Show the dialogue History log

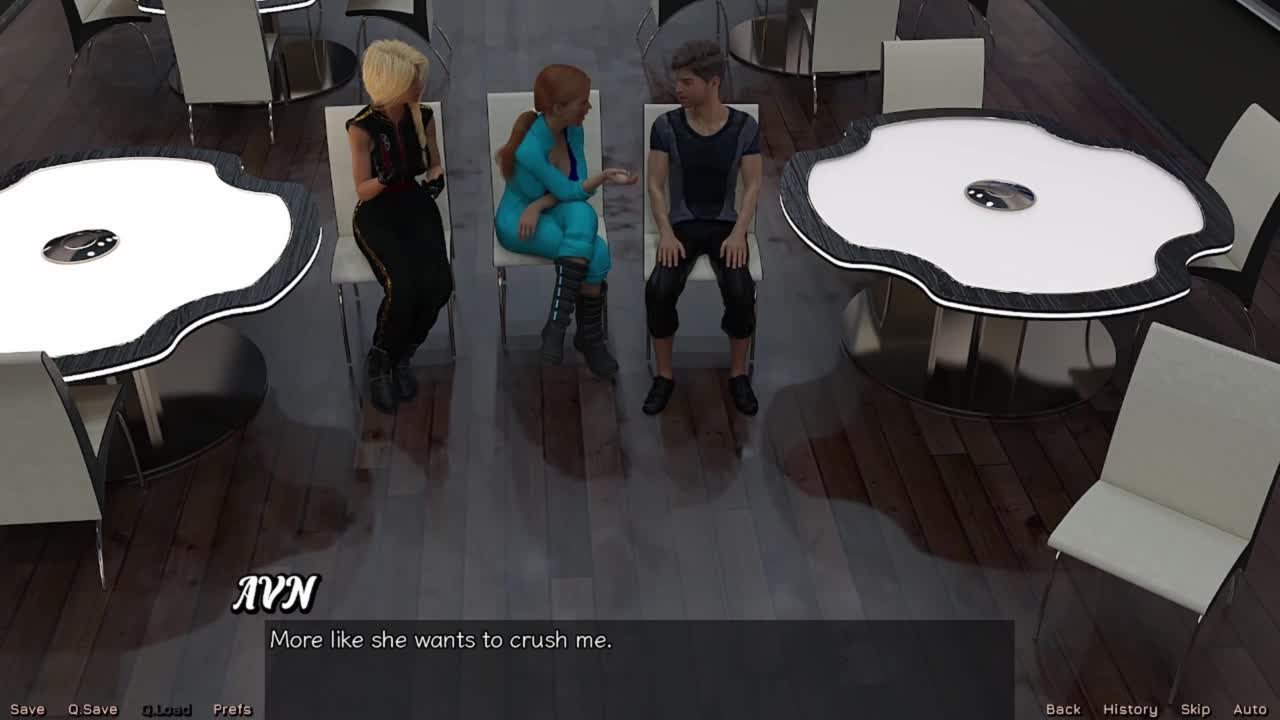1130,709
